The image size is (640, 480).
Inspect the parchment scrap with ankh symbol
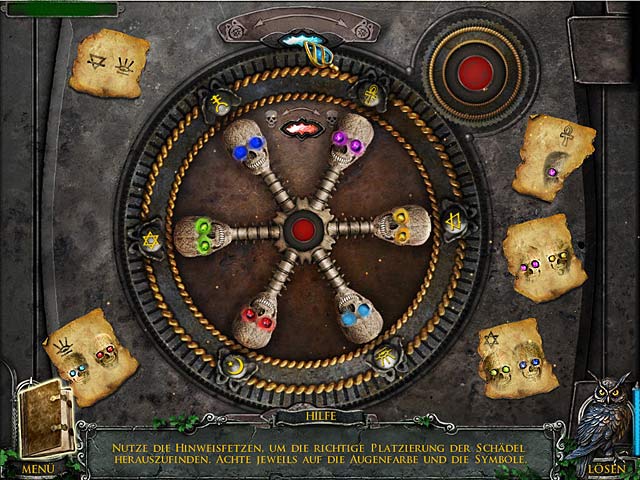[554, 156]
